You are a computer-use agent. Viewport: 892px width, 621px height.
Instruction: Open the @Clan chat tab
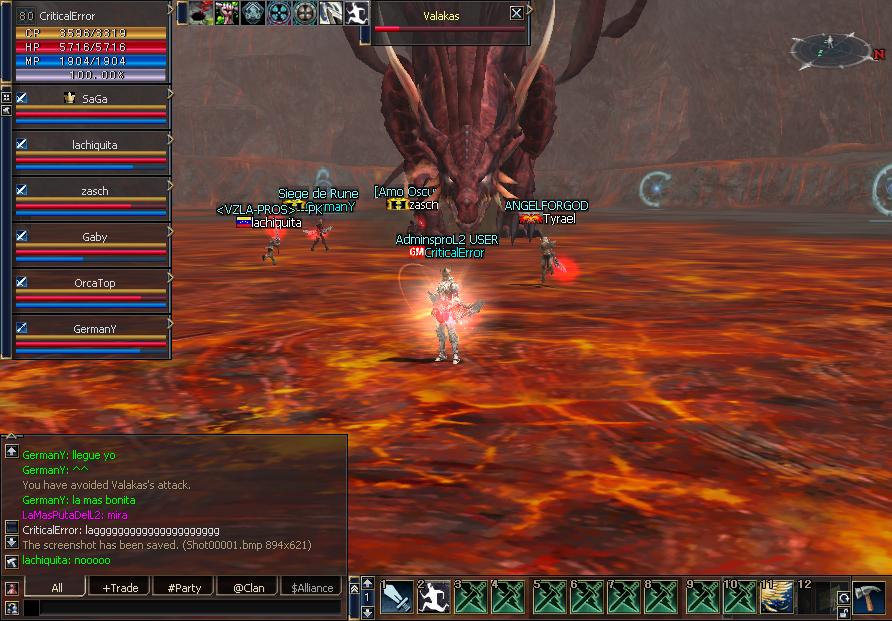248,587
